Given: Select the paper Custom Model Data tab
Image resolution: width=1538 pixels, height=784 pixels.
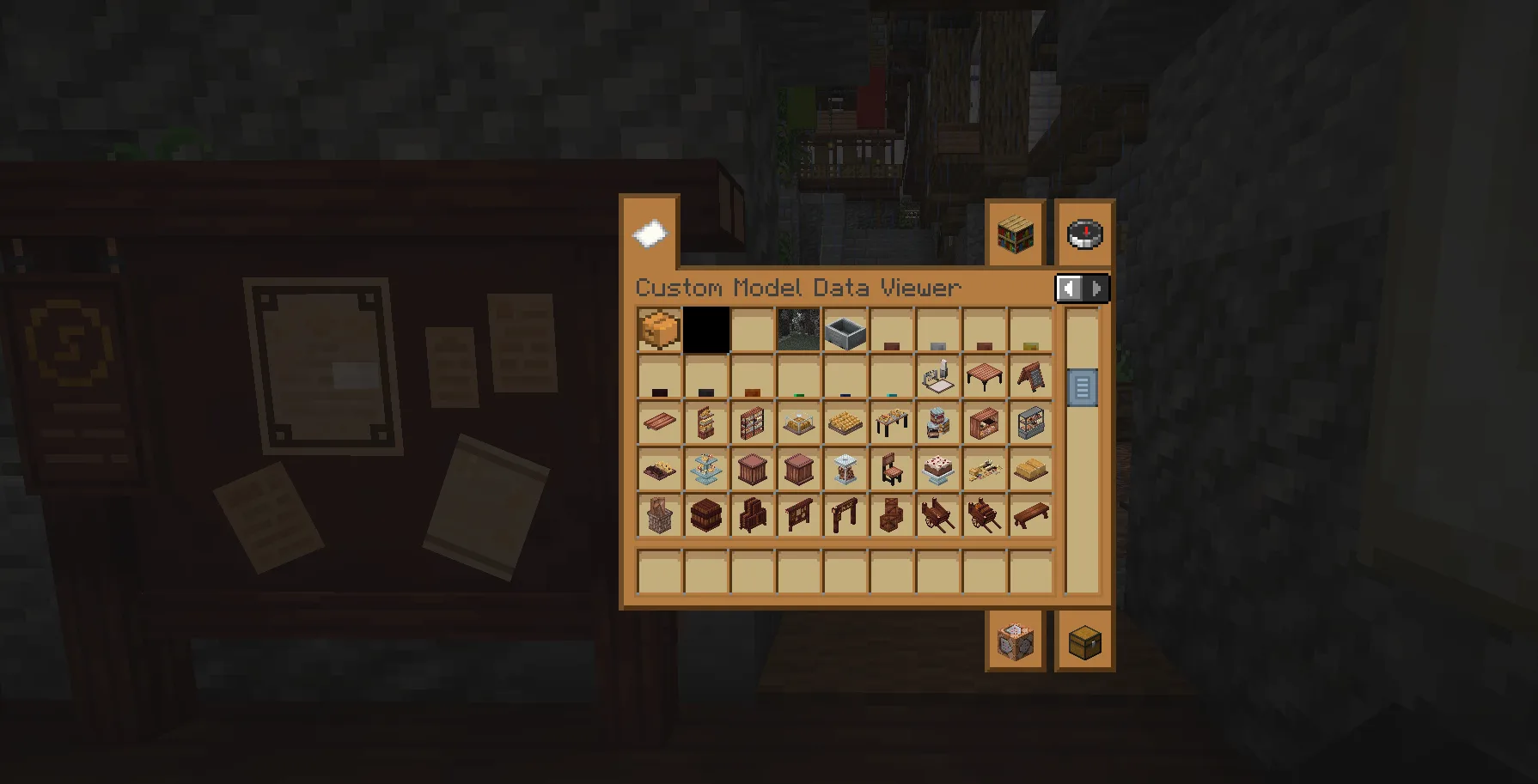Looking at the screenshot, I should [650, 234].
